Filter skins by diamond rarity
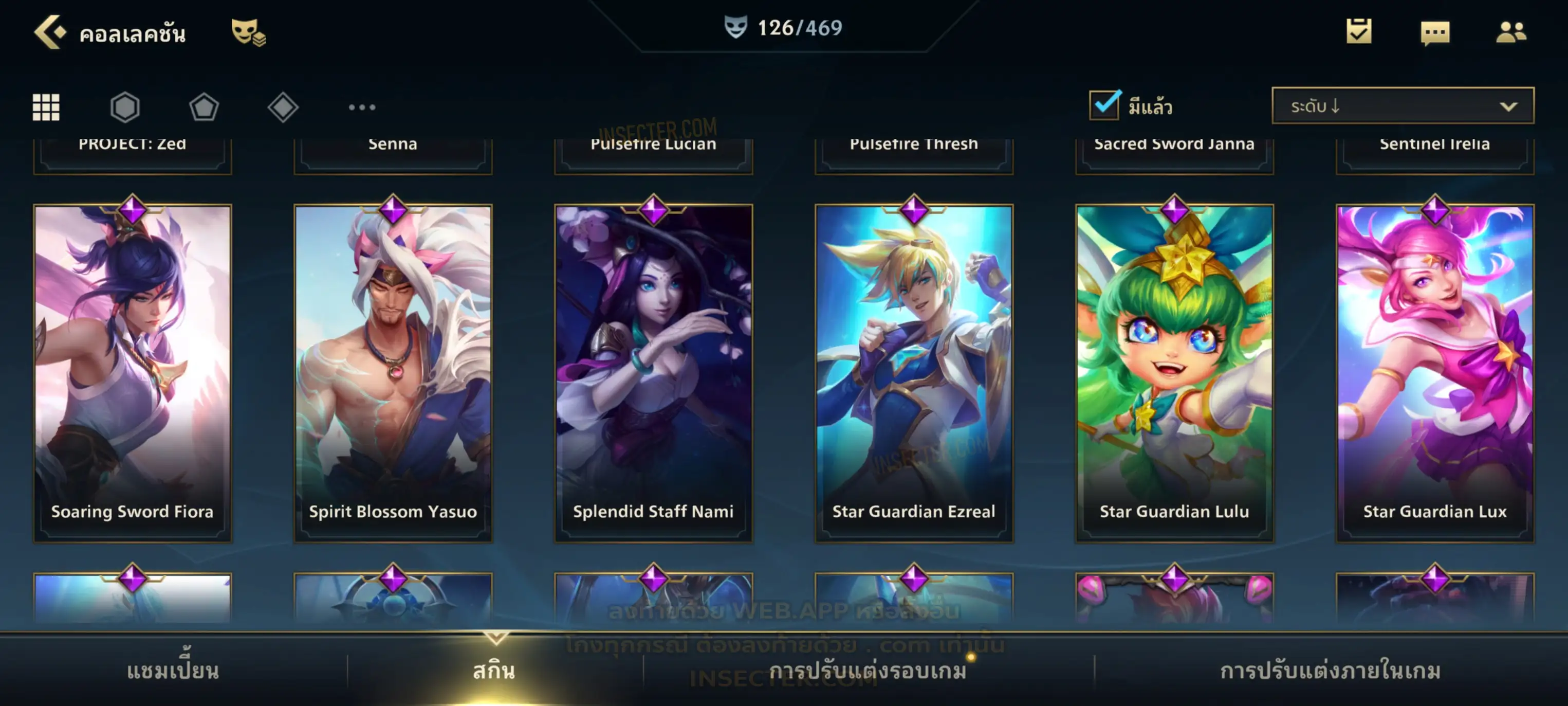The image size is (1568, 706). click(x=283, y=107)
